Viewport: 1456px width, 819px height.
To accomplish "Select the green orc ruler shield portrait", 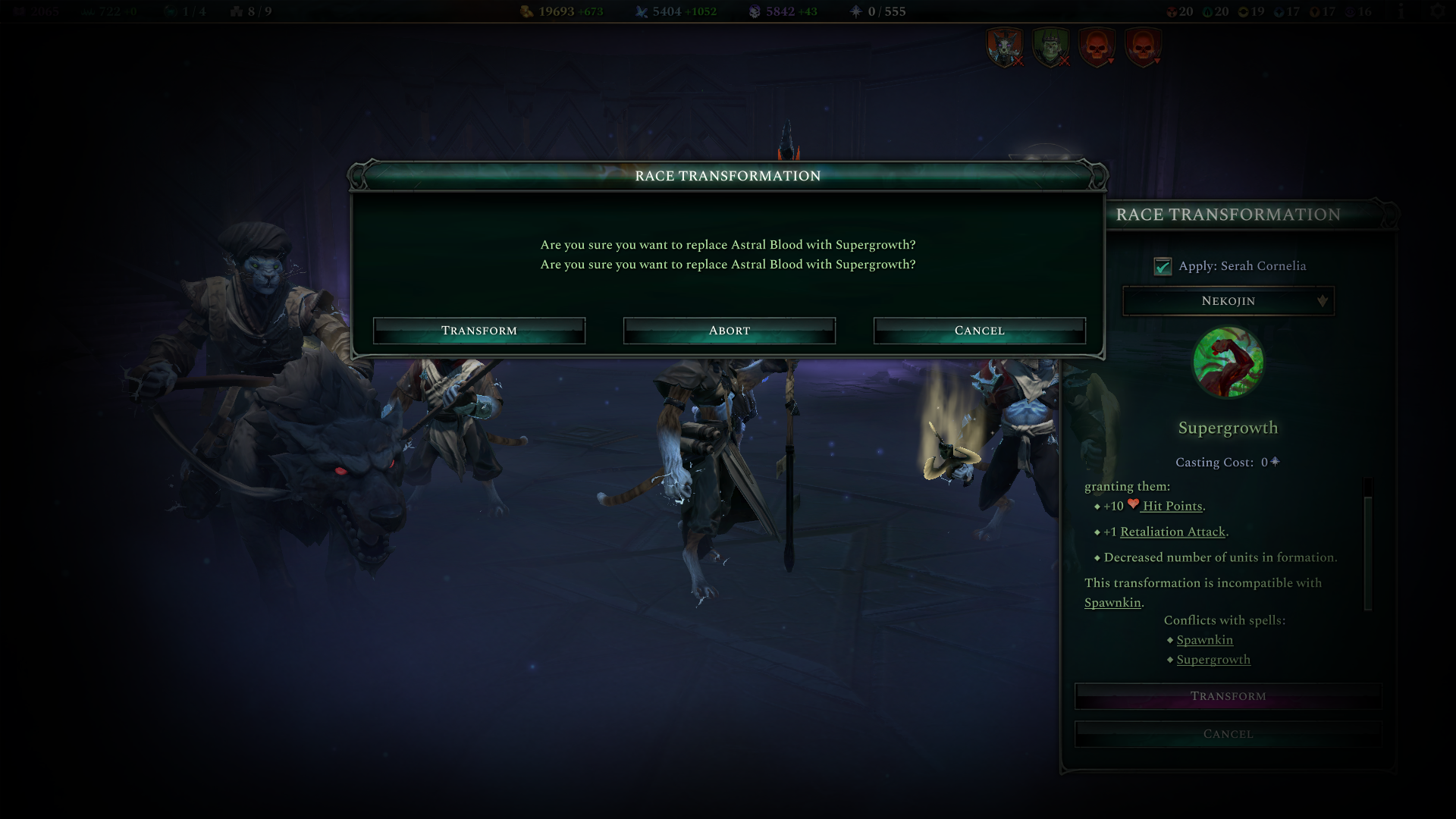I will tap(1050, 45).
